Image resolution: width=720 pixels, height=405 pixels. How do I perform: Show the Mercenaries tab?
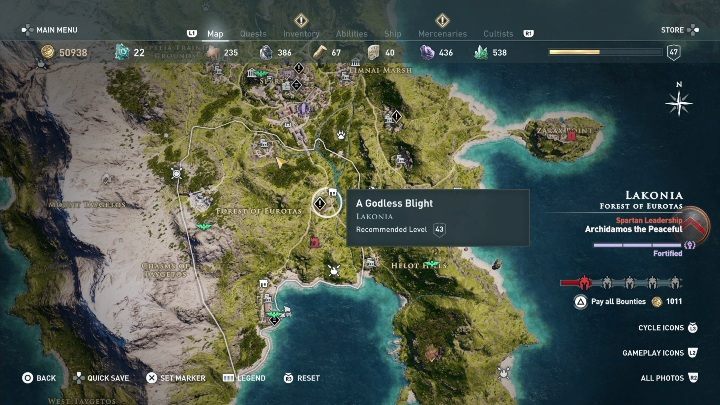click(442, 34)
